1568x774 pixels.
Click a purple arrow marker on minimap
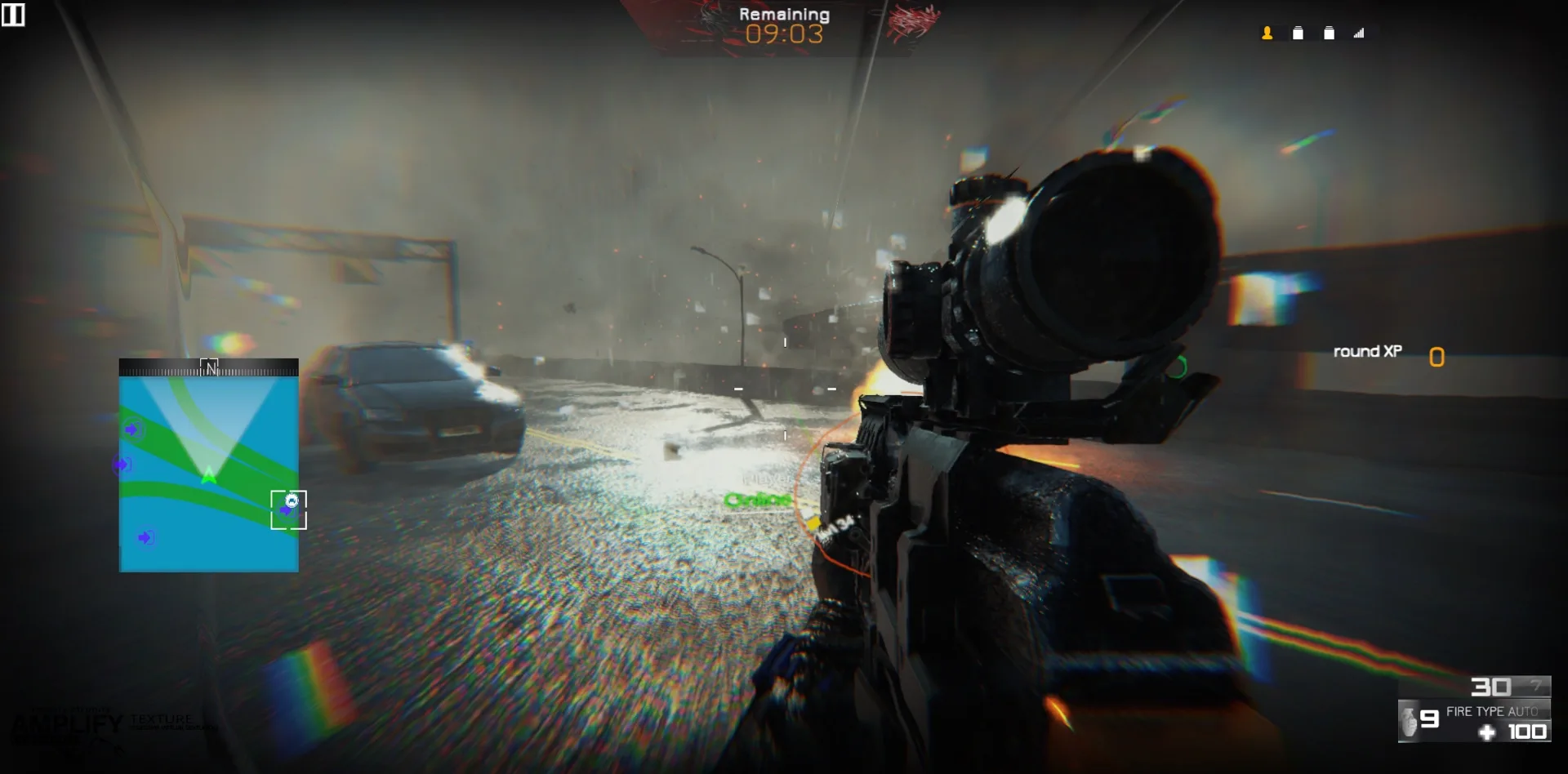click(x=131, y=429)
